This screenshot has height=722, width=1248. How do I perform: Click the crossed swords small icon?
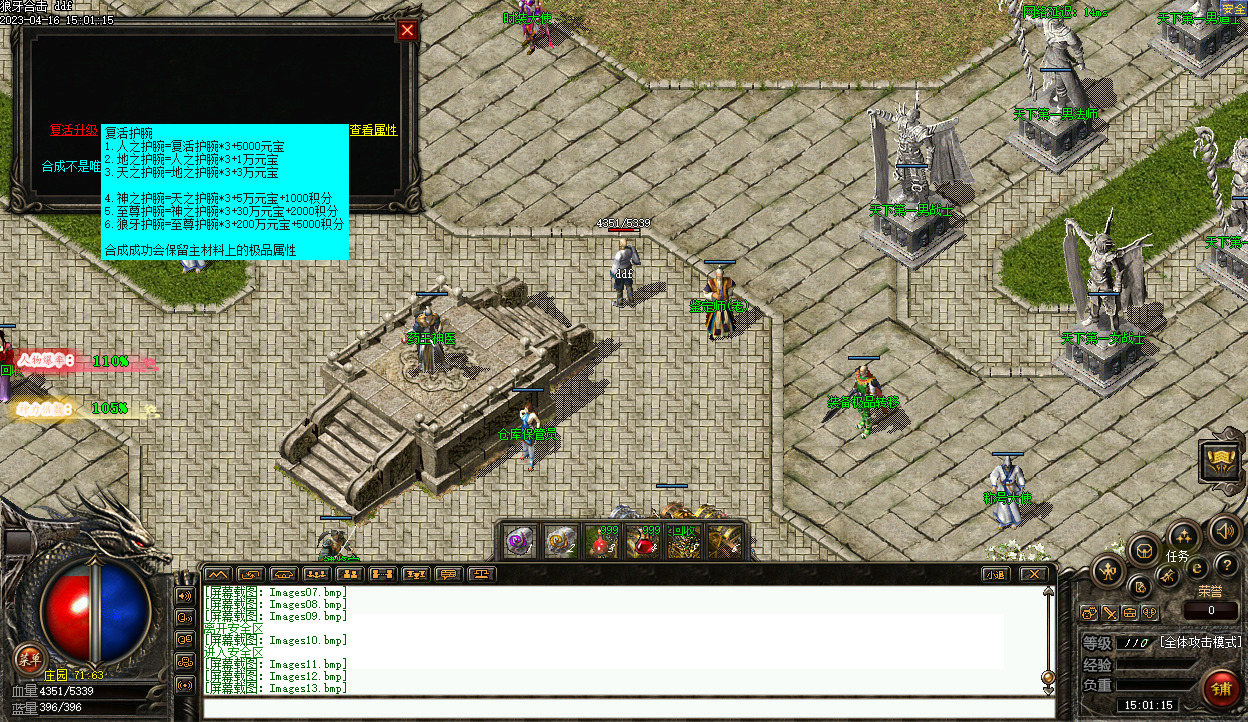pos(1110,613)
